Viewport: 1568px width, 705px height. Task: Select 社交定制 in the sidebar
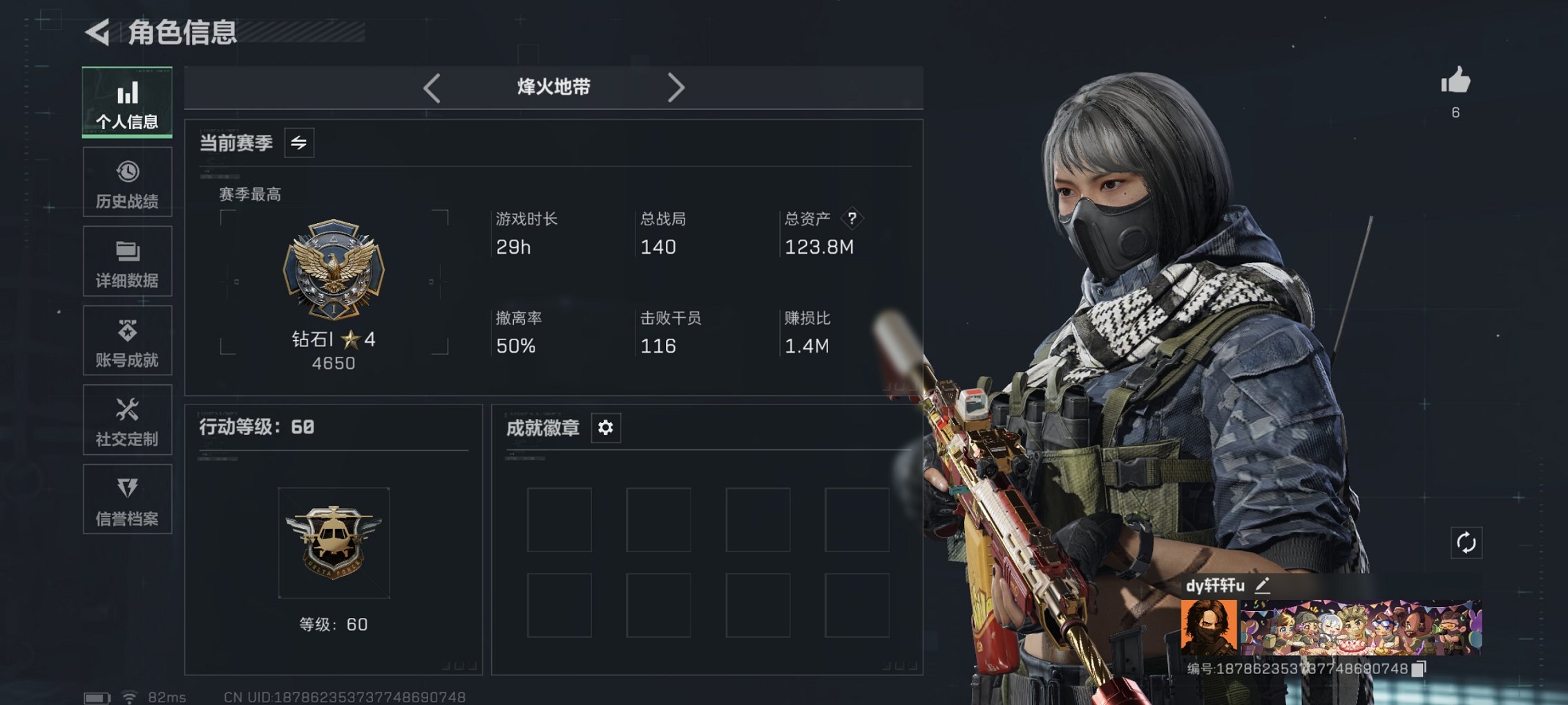click(127, 420)
